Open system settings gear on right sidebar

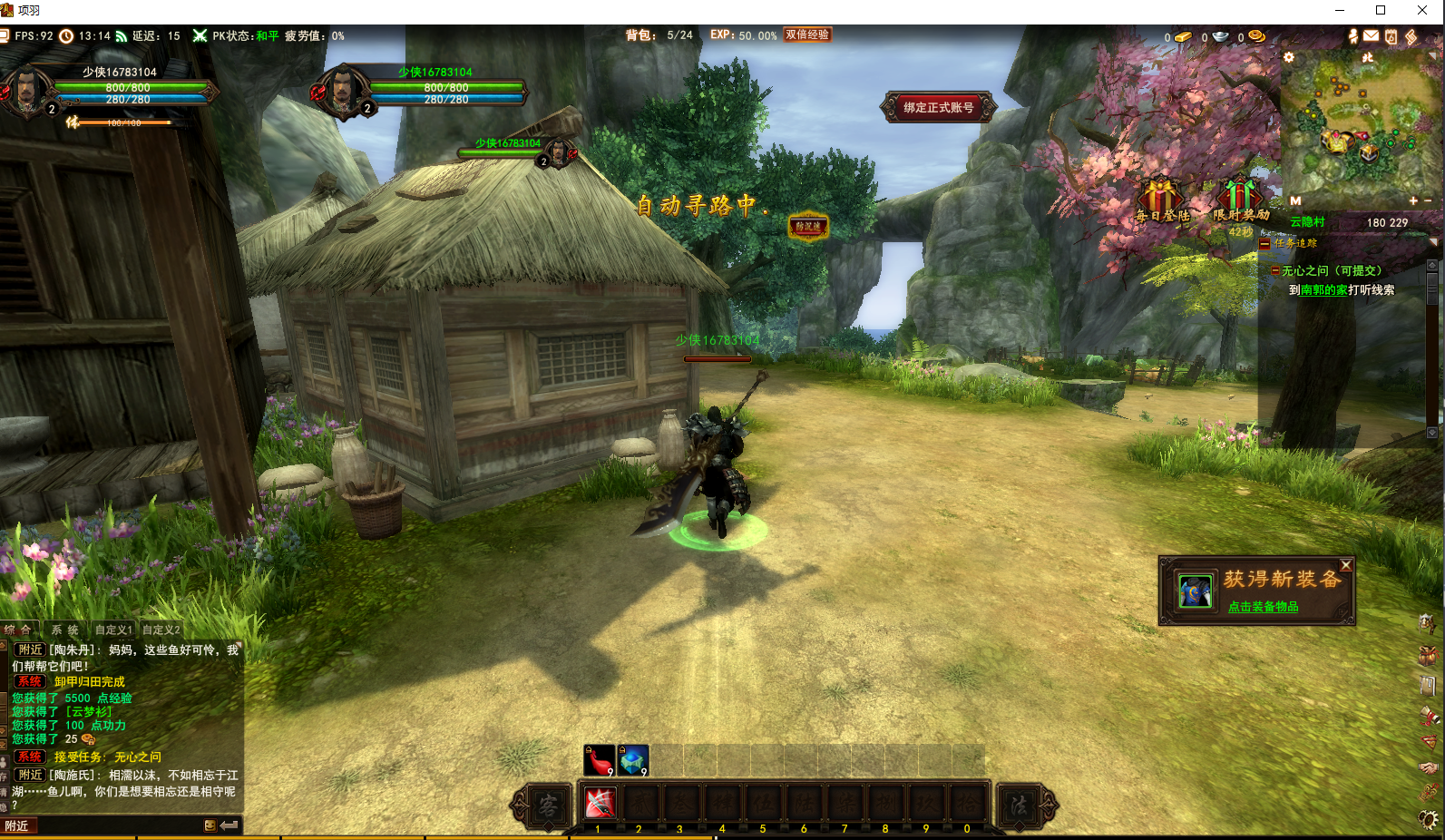pyautogui.click(x=1429, y=820)
